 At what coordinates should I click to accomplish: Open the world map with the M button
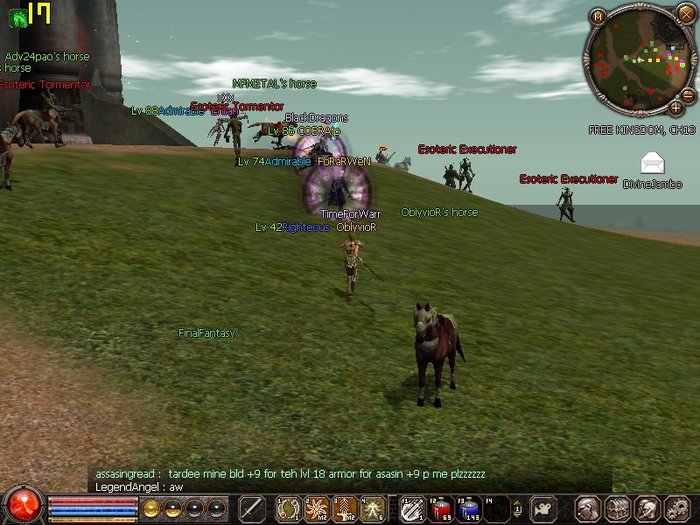click(x=598, y=17)
